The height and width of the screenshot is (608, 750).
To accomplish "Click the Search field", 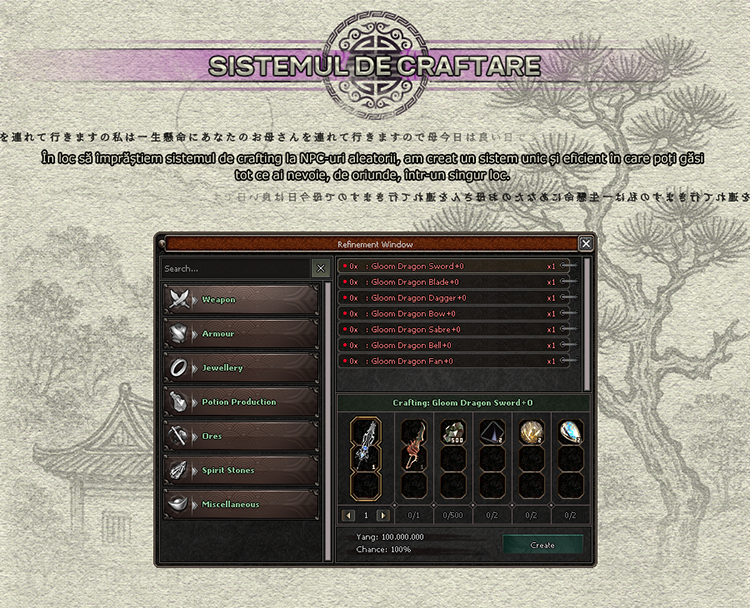I will pos(236,268).
